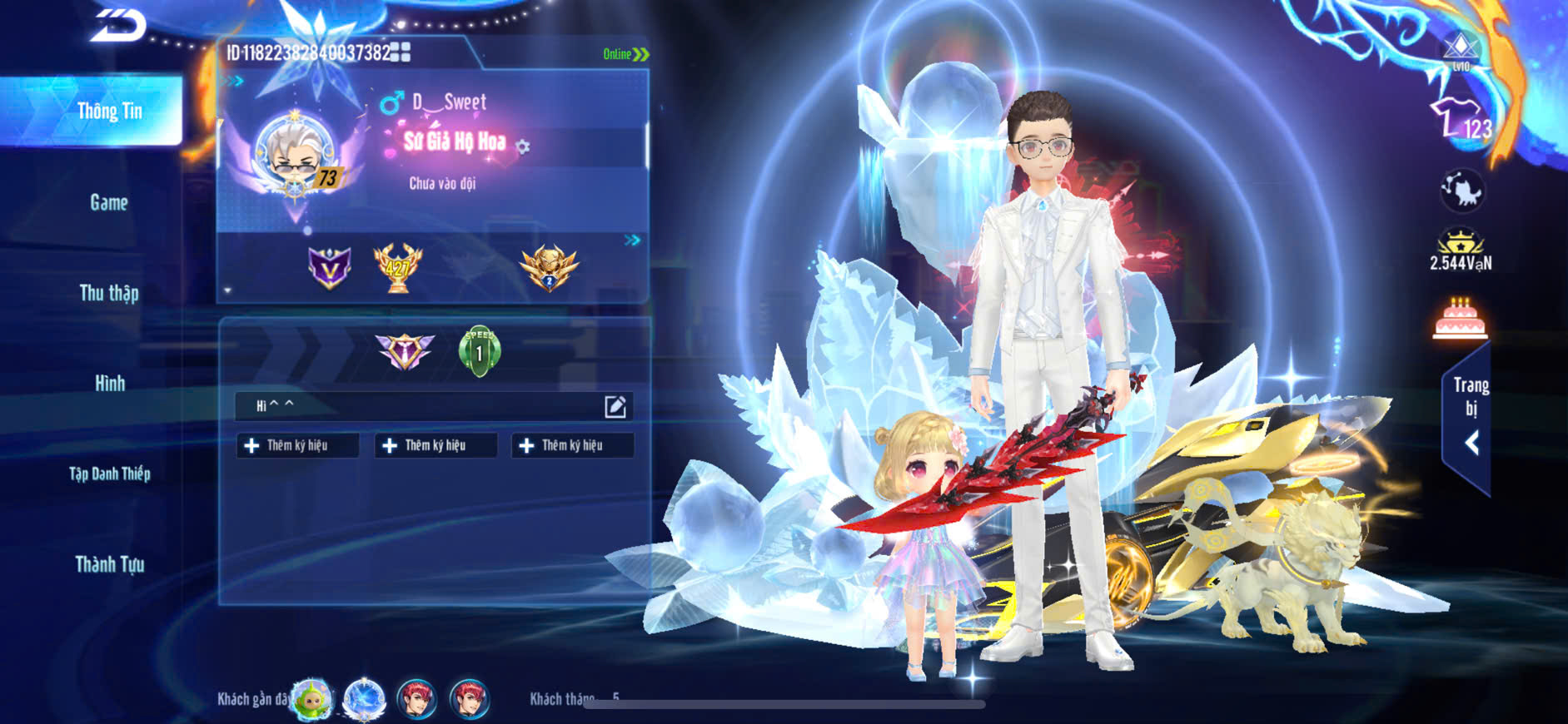
Task: Show the Thành Tựu tab
Action: coord(109,565)
